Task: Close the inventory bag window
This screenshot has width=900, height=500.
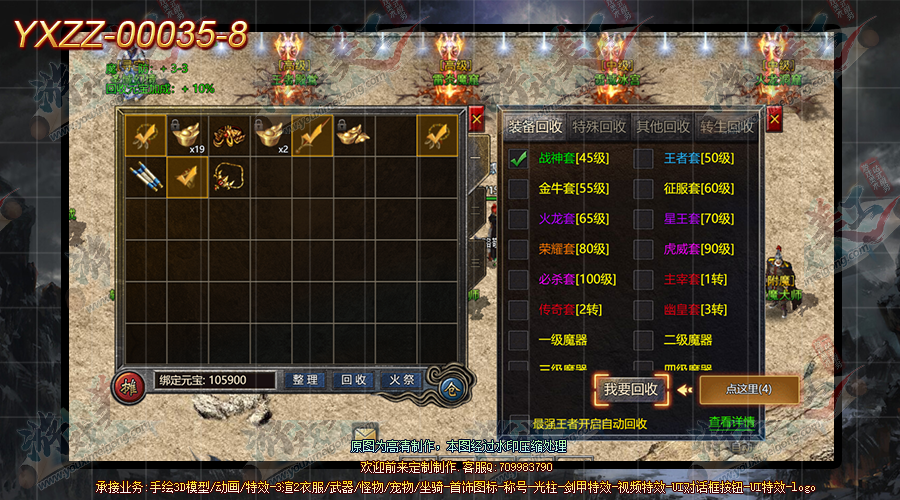Action: tap(477, 115)
